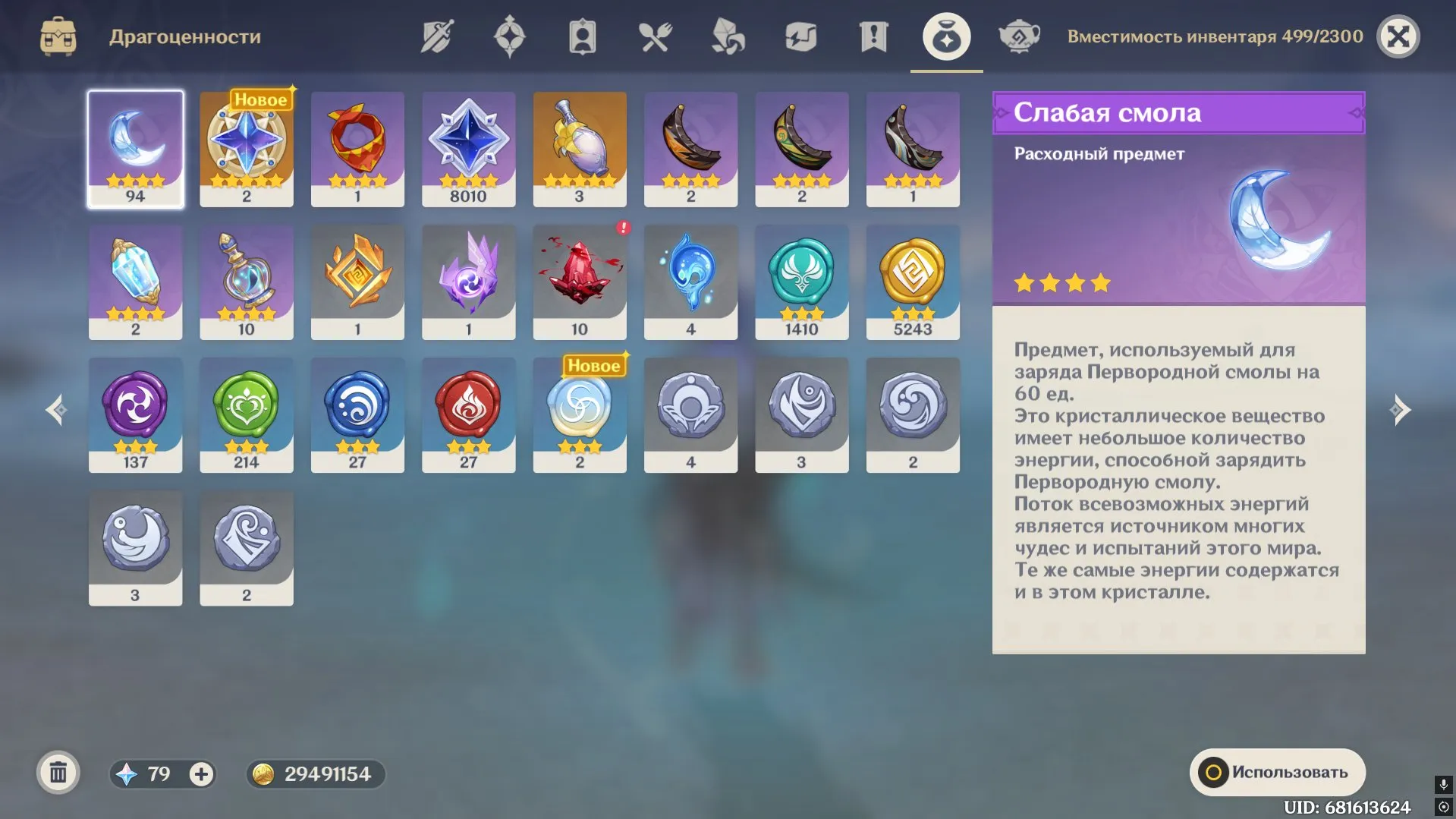Switch to the Precious Items tab

click(945, 35)
